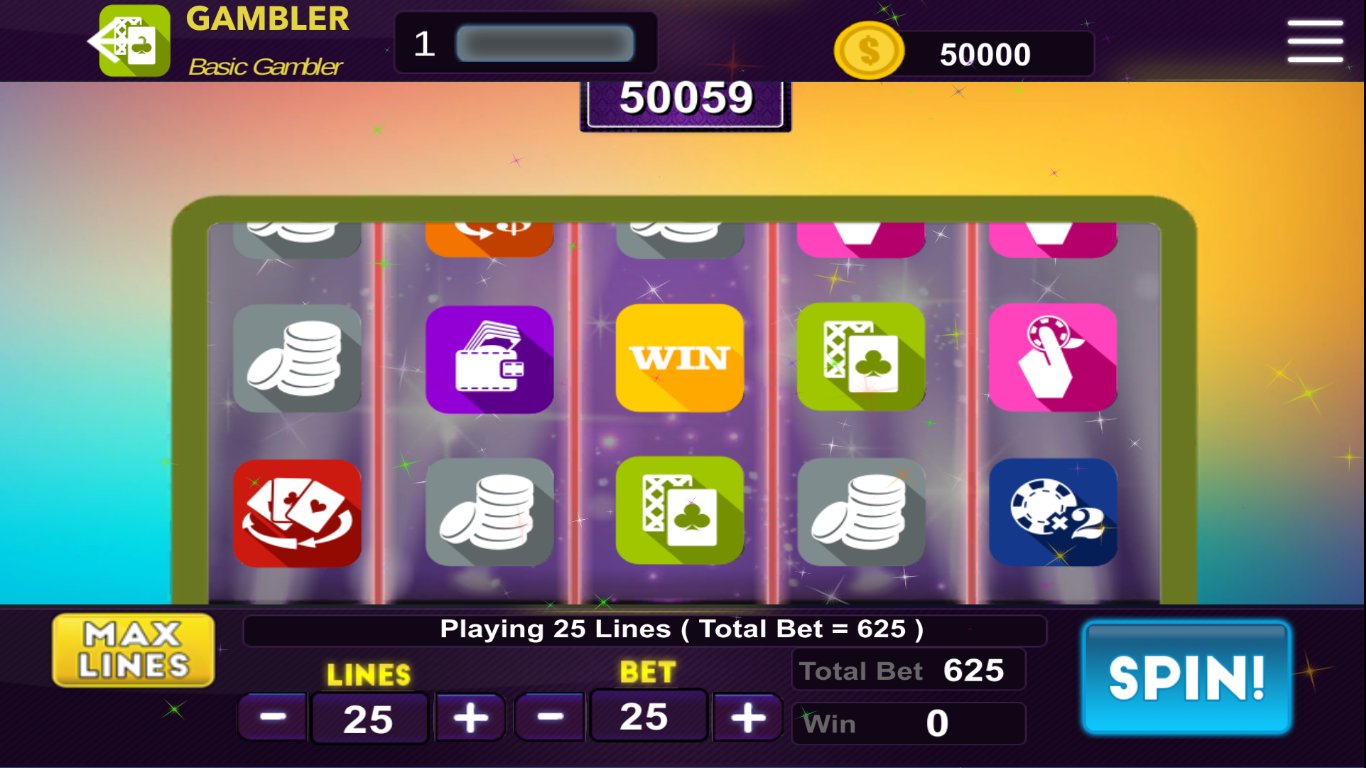Decrease the bet amount
This screenshot has width=1366, height=768.
550,717
